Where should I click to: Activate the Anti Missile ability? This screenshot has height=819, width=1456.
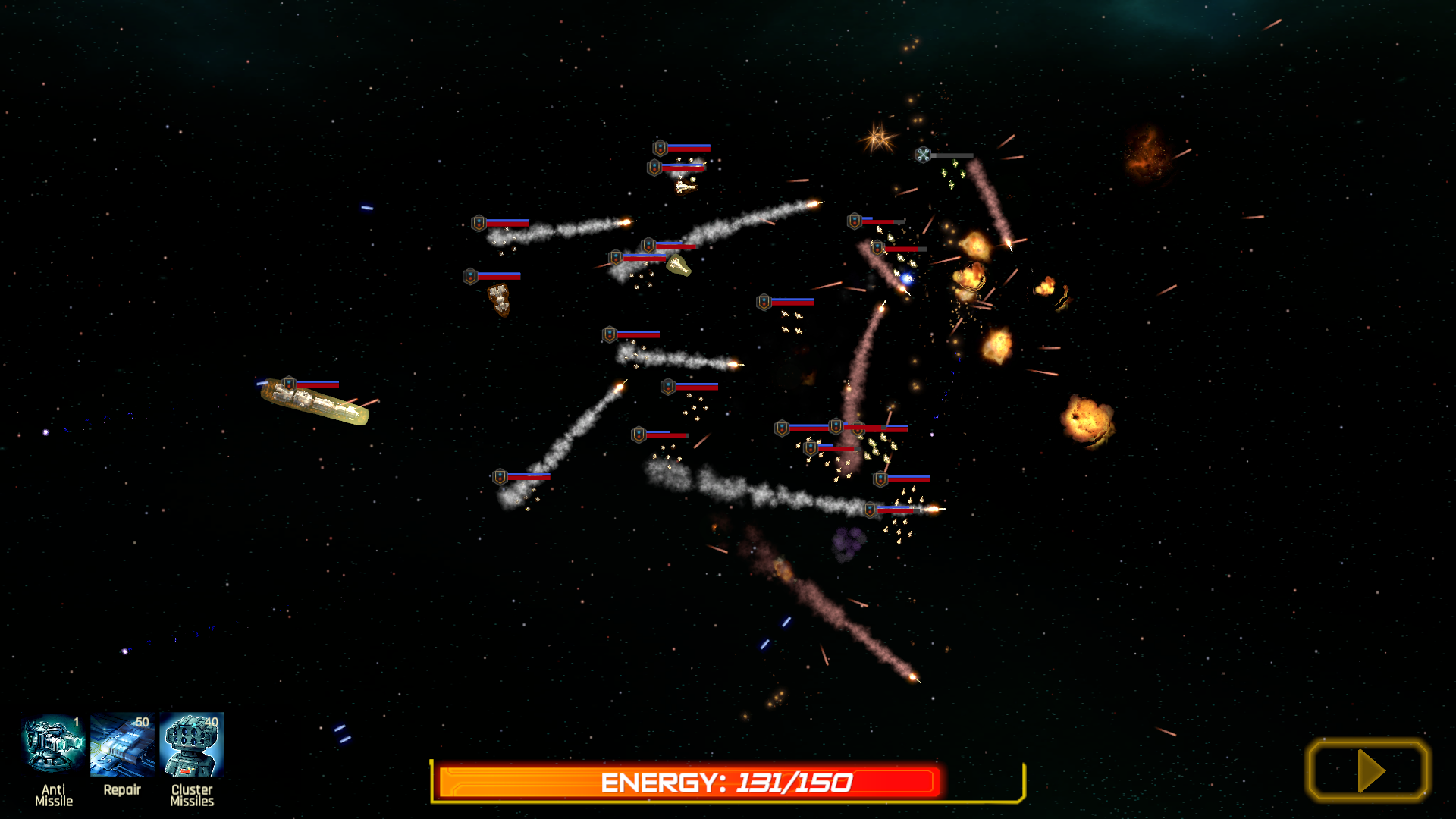pyautogui.click(x=53, y=745)
